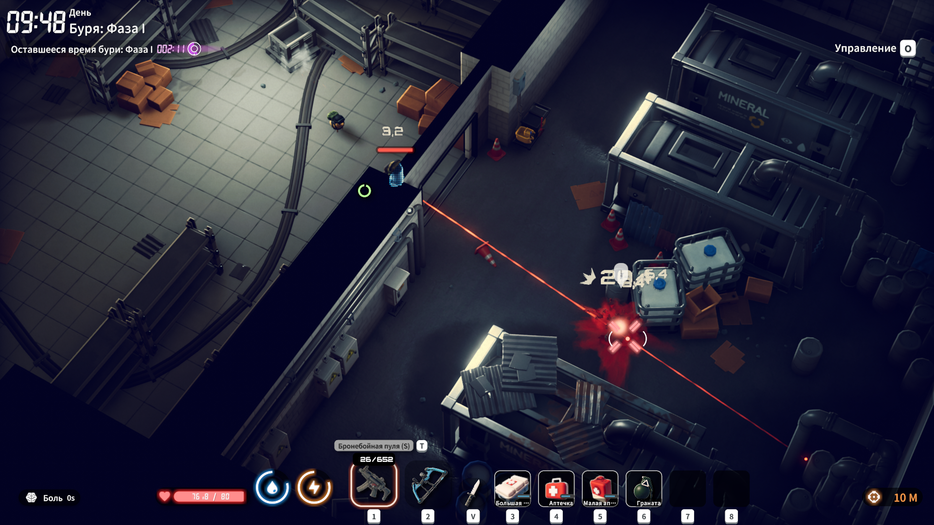934x525 pixels.
Task: Switch to the bow weapon slot
Action: 428,487
